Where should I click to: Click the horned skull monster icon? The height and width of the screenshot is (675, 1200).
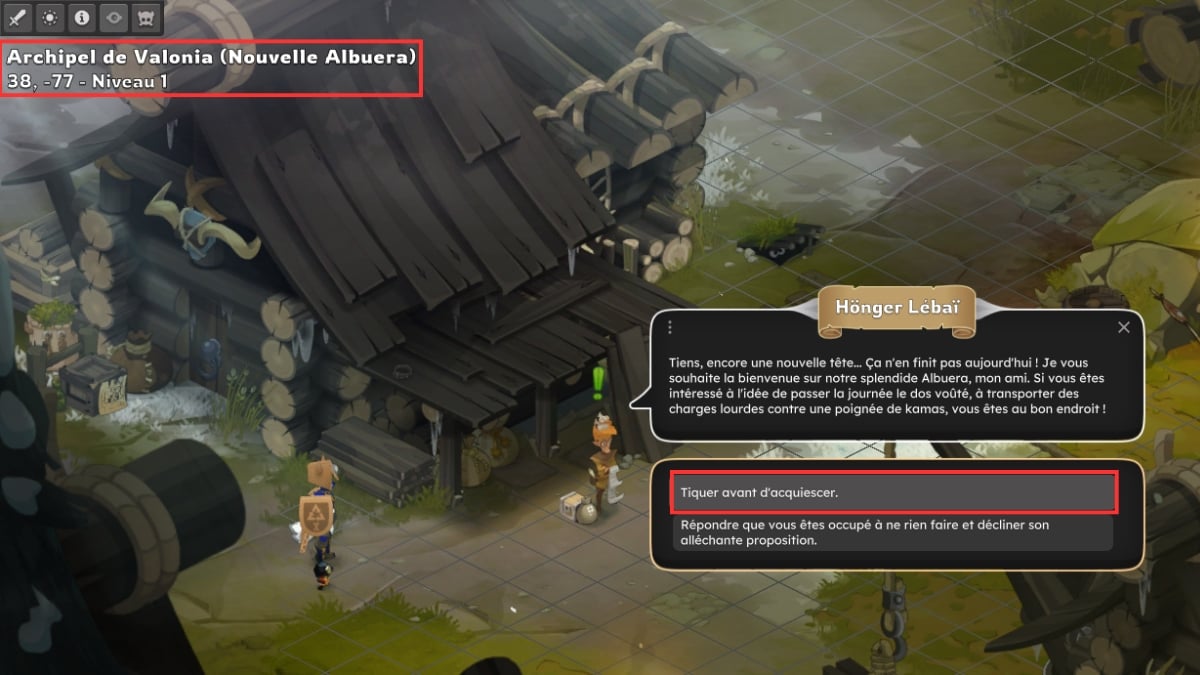tap(146, 18)
